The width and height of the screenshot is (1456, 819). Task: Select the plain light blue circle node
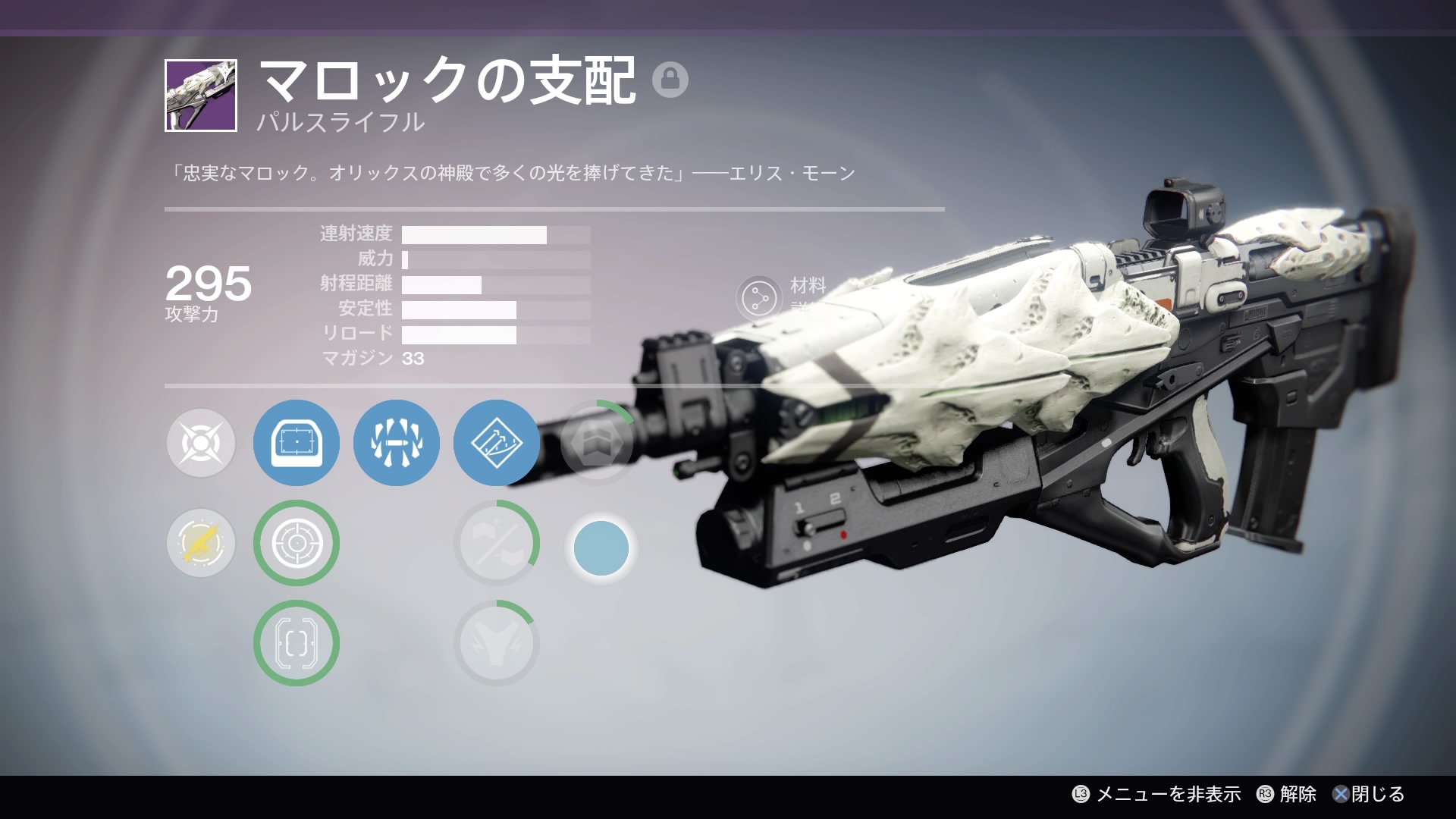coord(601,548)
